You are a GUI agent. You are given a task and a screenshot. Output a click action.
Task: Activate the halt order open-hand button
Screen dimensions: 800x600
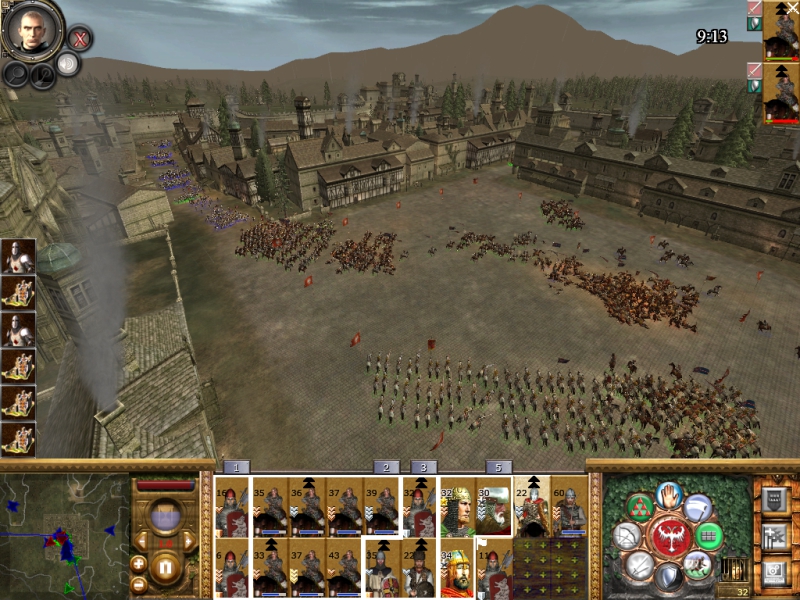point(668,495)
